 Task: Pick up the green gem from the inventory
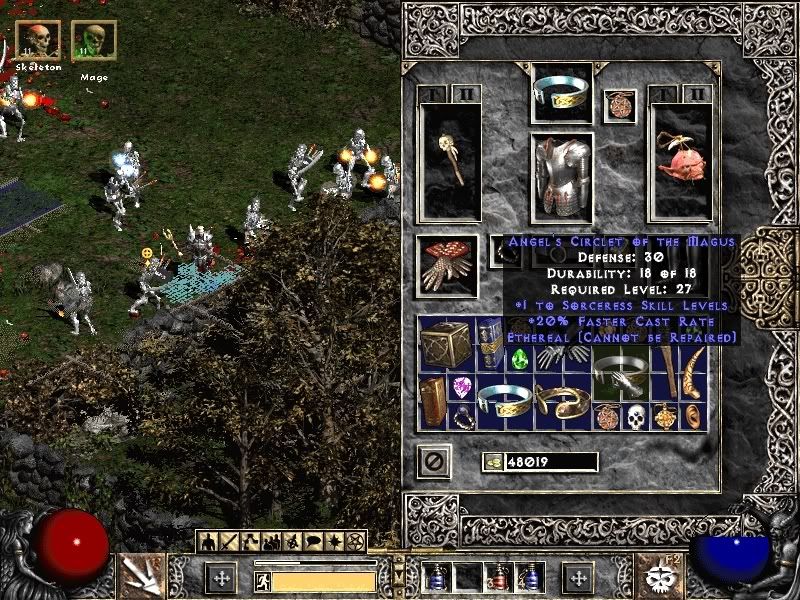pos(520,359)
